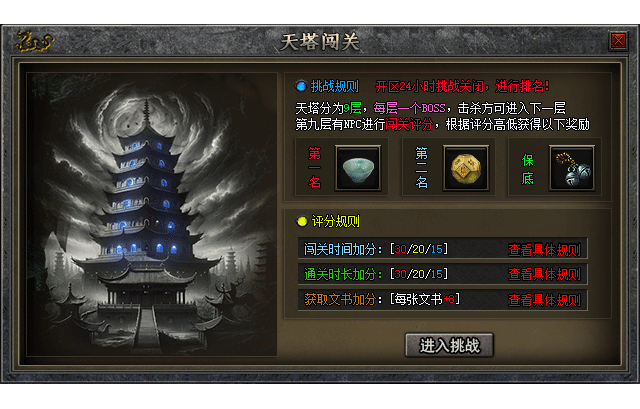Image resolution: width=640 pixels, height=409 pixels.
Task: View detailed rules for 闯关时间加分
Action: tap(543, 250)
